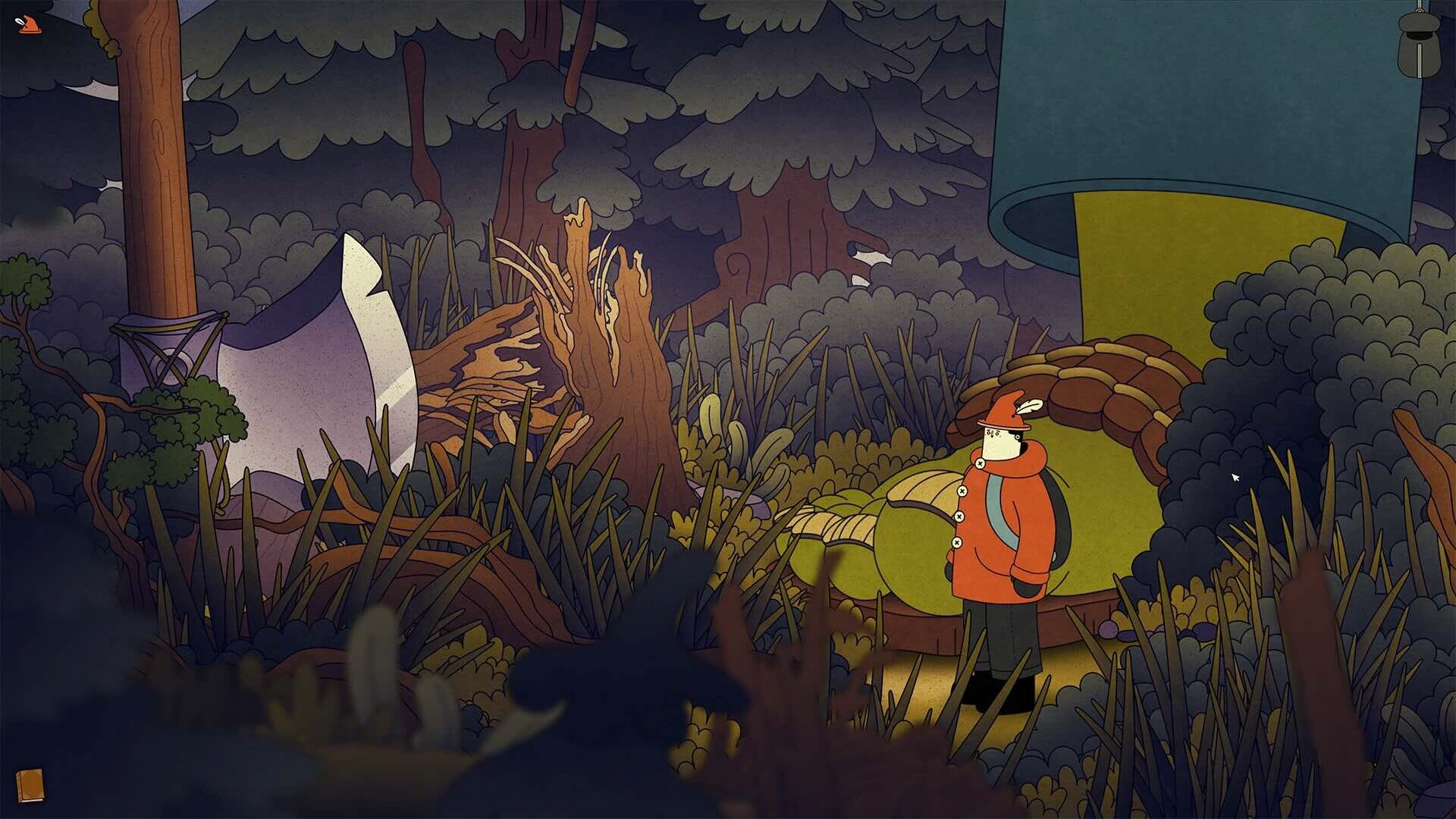Viewport: 1456px width, 819px height.
Task: Open the red feathered hat menu icon
Action: 28,25
